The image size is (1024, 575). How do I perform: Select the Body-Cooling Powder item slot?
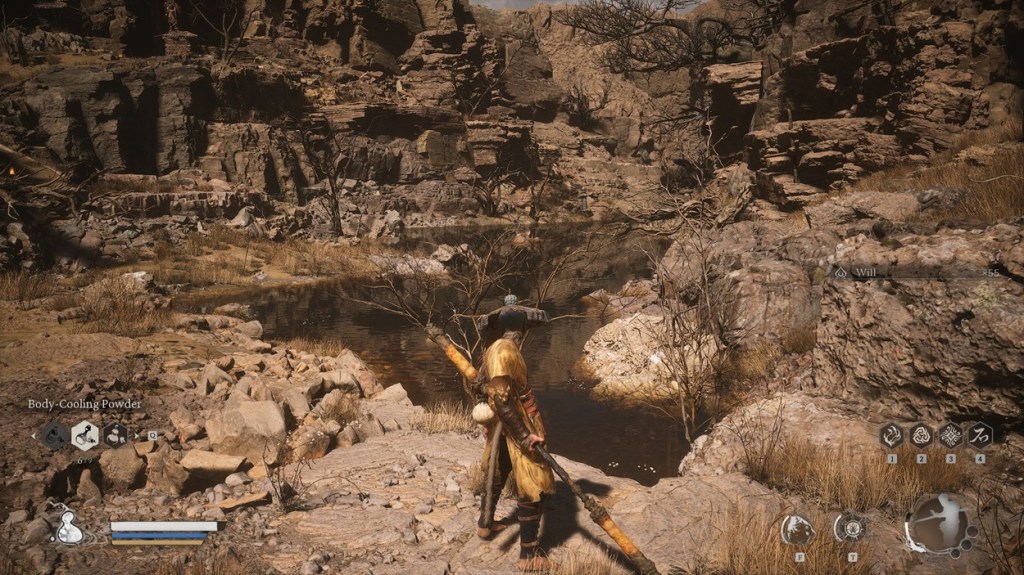pos(85,434)
